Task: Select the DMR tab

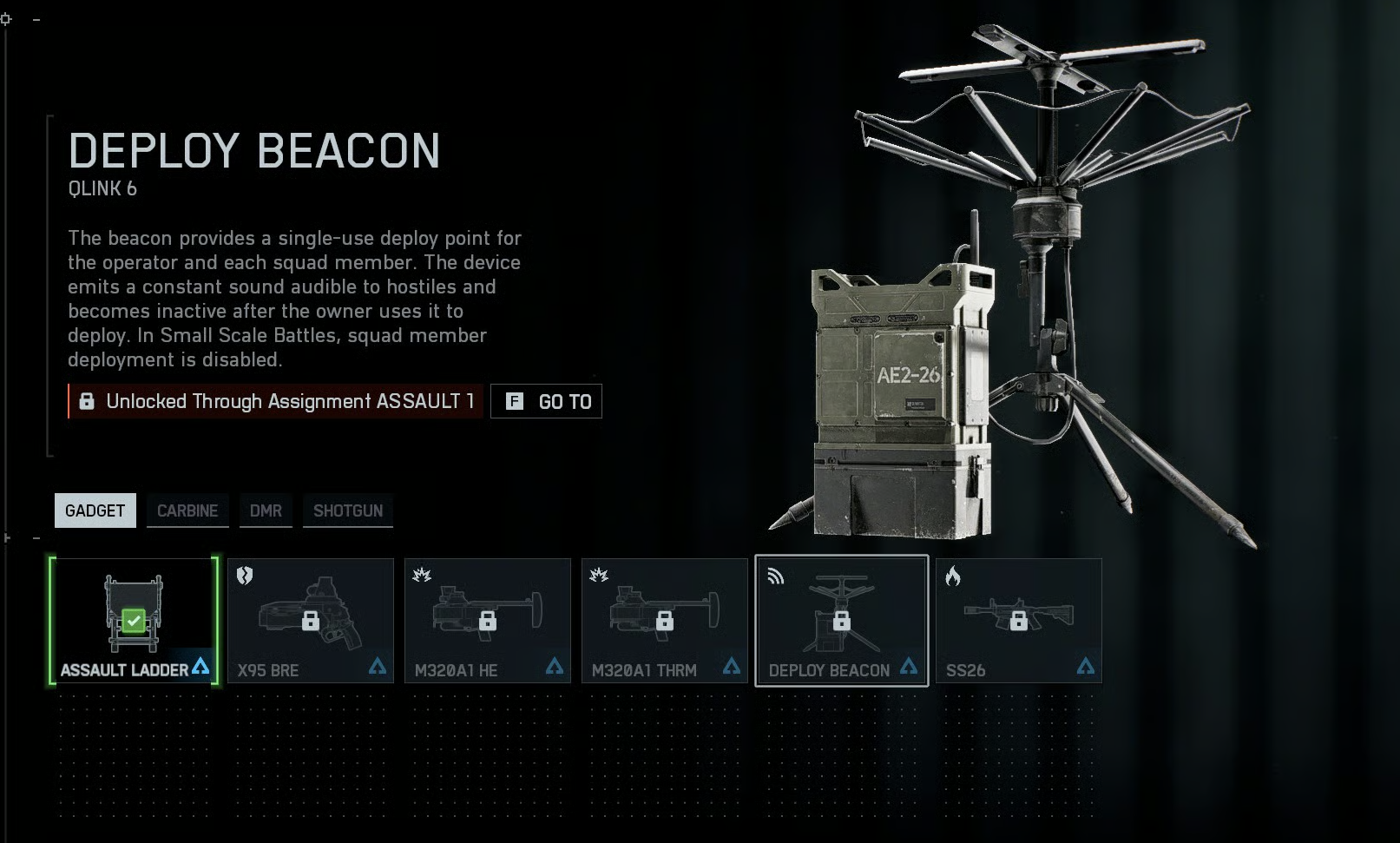Action: pyautogui.click(x=266, y=510)
